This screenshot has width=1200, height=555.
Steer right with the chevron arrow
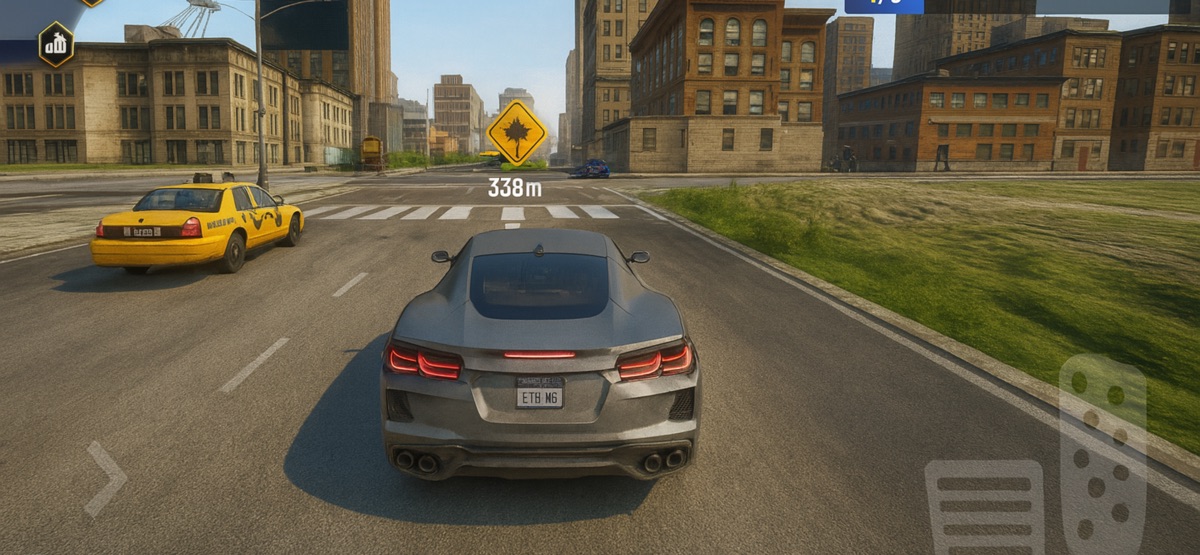click(x=105, y=479)
